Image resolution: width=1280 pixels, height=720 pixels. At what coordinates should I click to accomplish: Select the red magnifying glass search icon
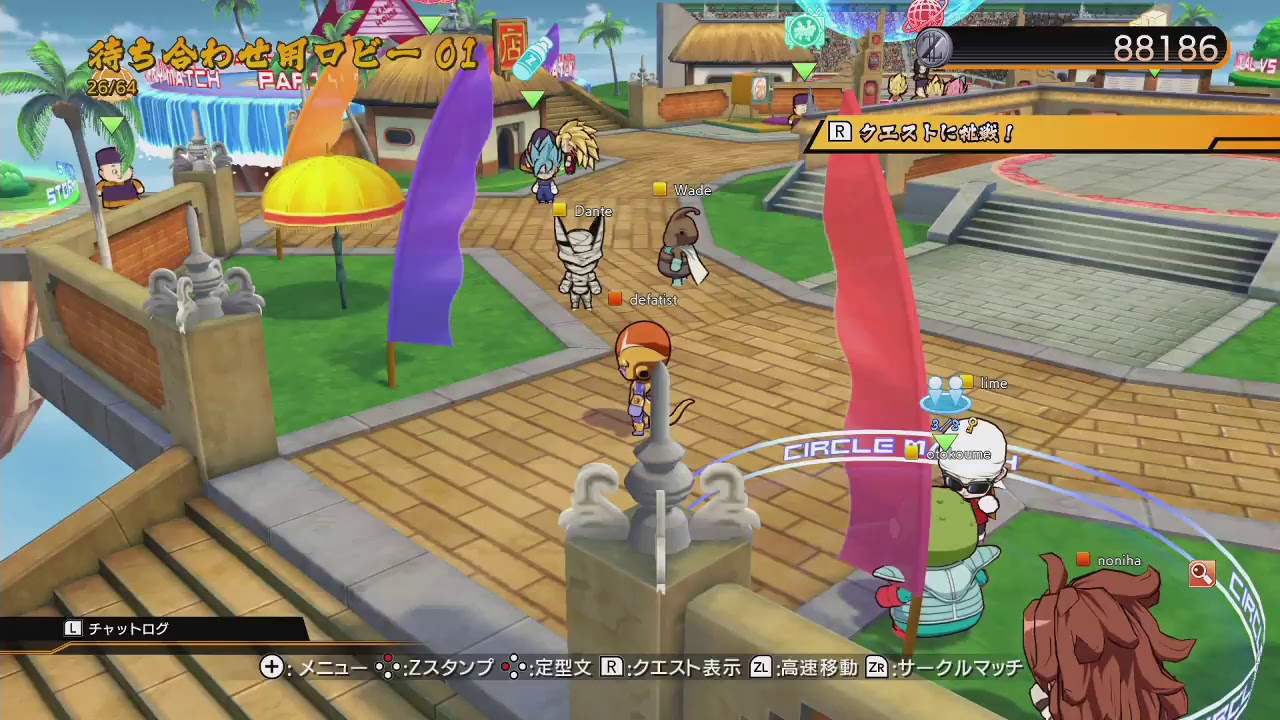click(1202, 573)
